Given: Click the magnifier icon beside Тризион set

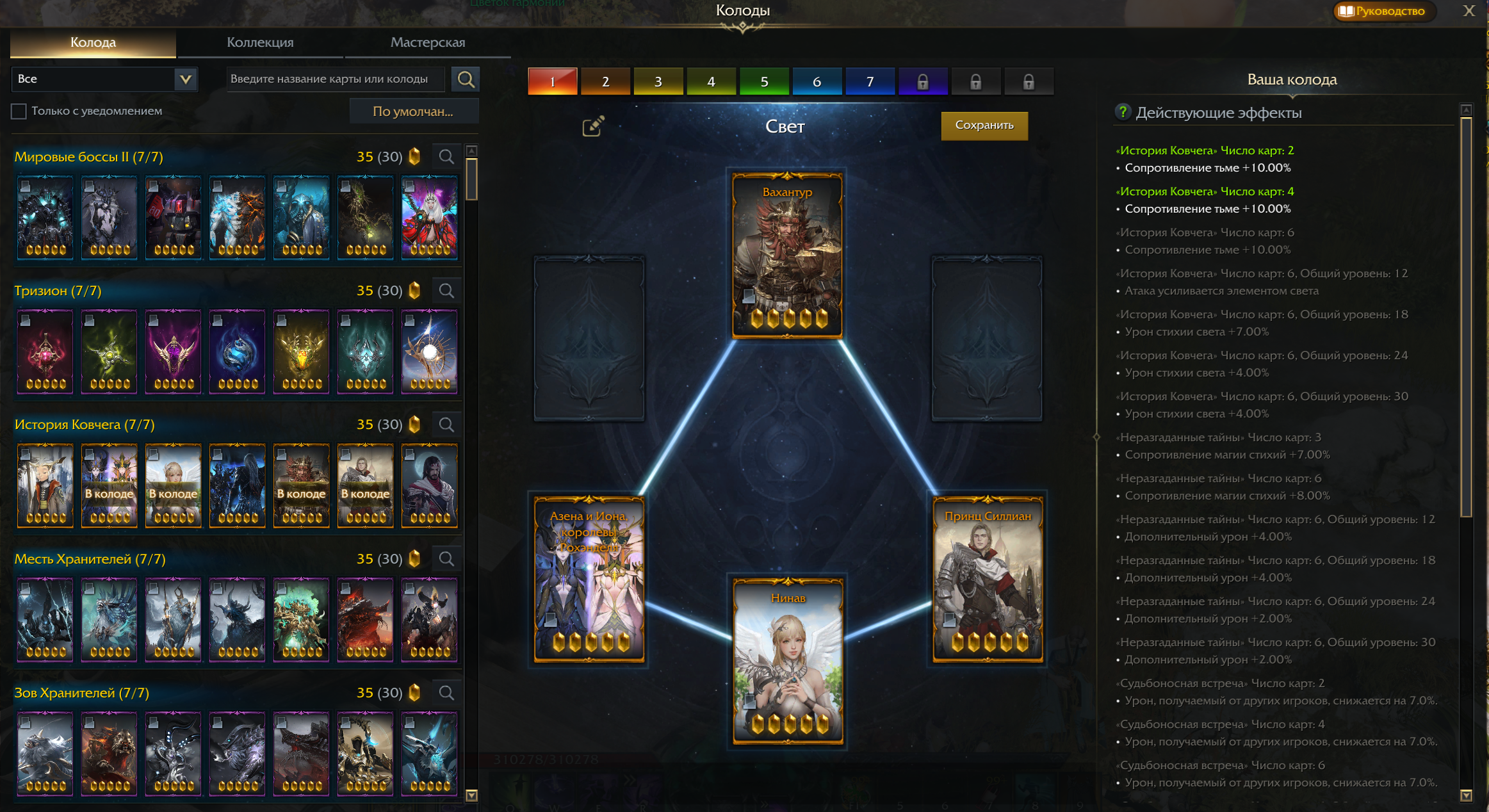Looking at the screenshot, I should pyautogui.click(x=446, y=290).
